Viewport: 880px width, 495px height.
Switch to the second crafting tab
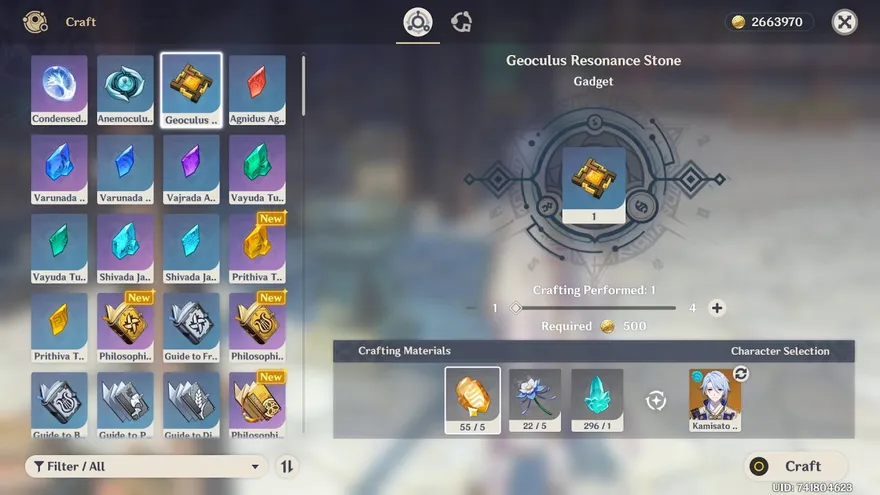(x=461, y=22)
